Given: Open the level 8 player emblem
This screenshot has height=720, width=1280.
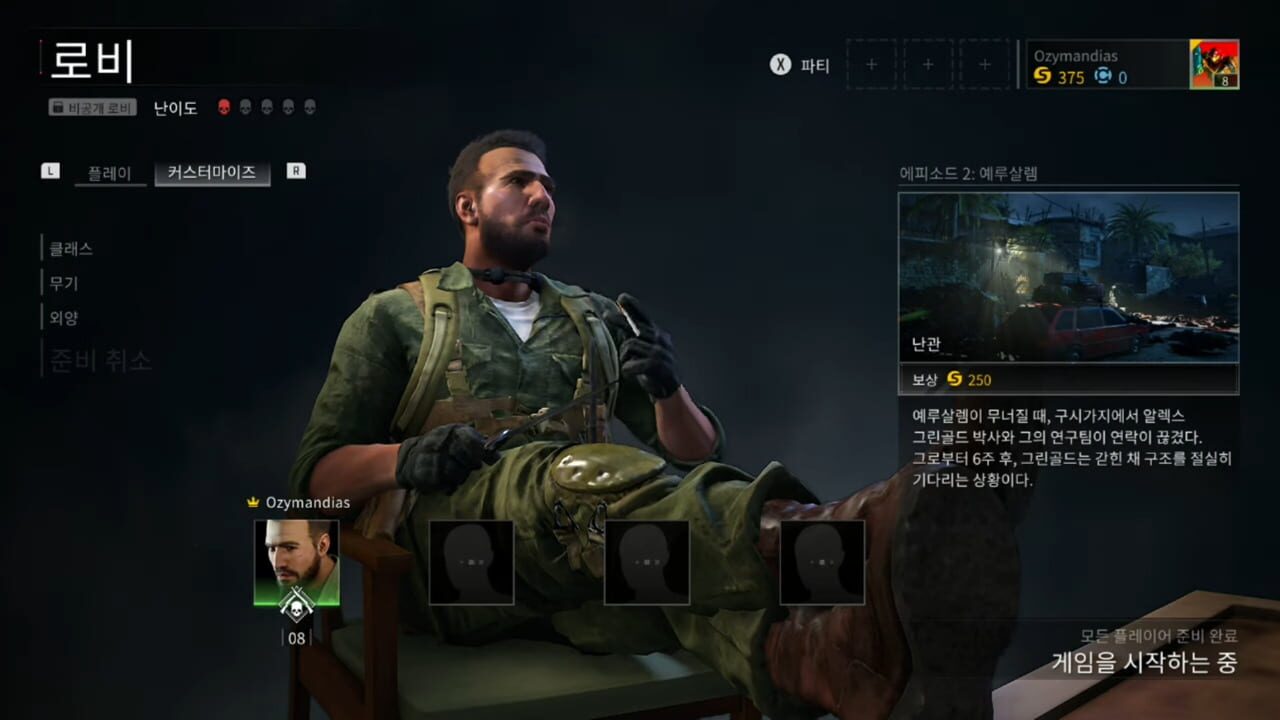Looking at the screenshot, I should point(1213,64).
